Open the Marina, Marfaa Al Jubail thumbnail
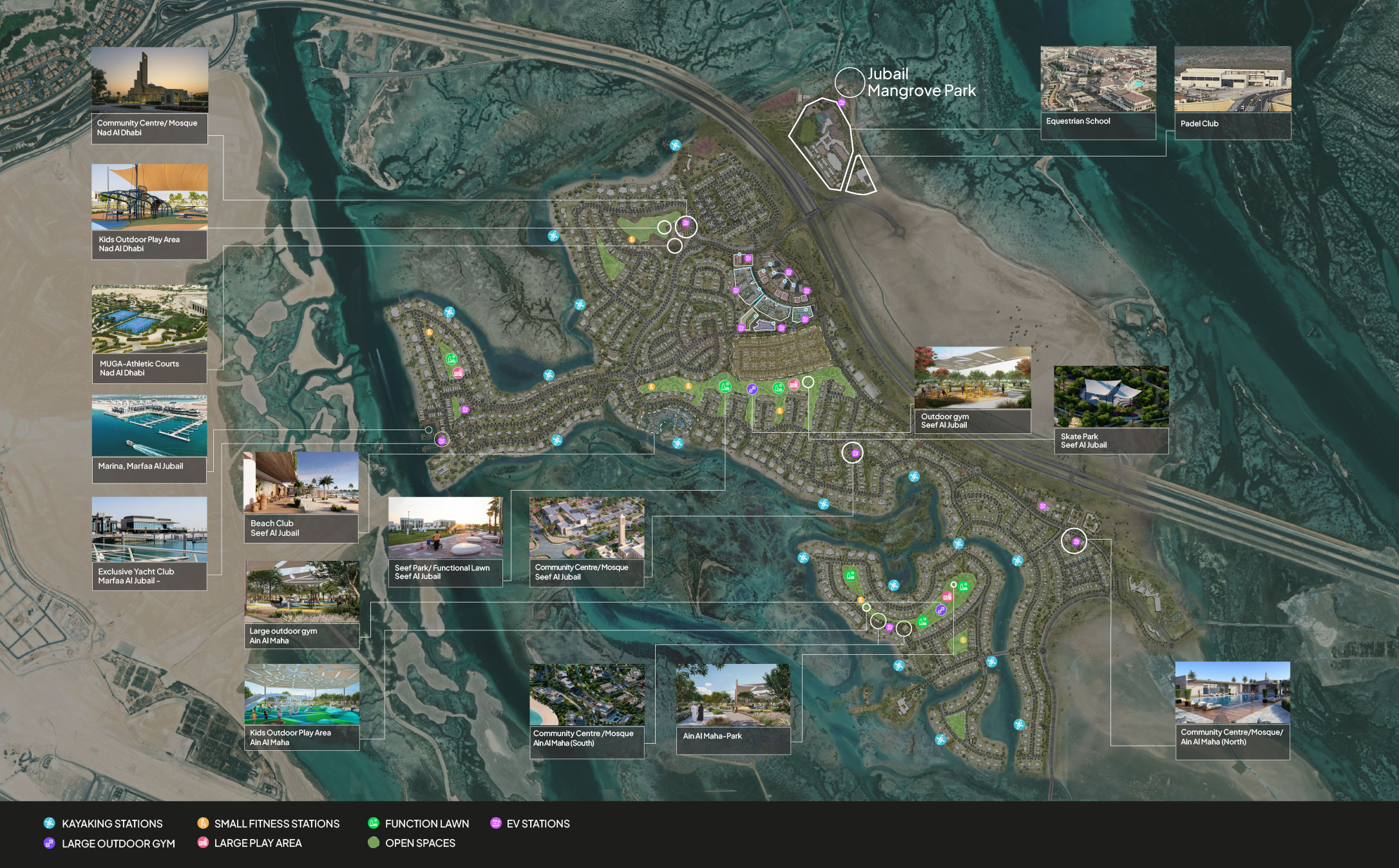 click(149, 426)
